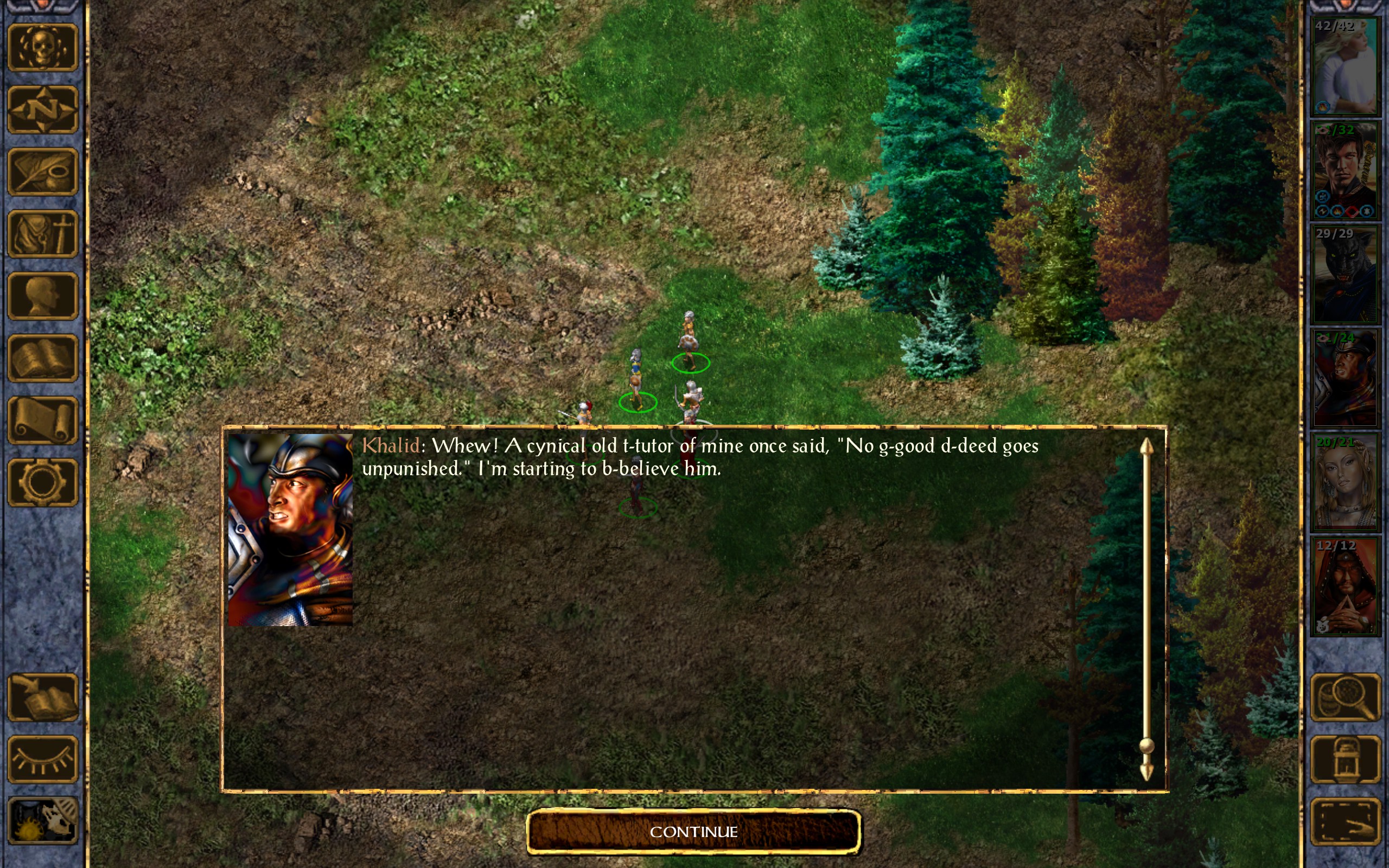Open the options gear button
1389x868 pixels.
tap(42, 482)
